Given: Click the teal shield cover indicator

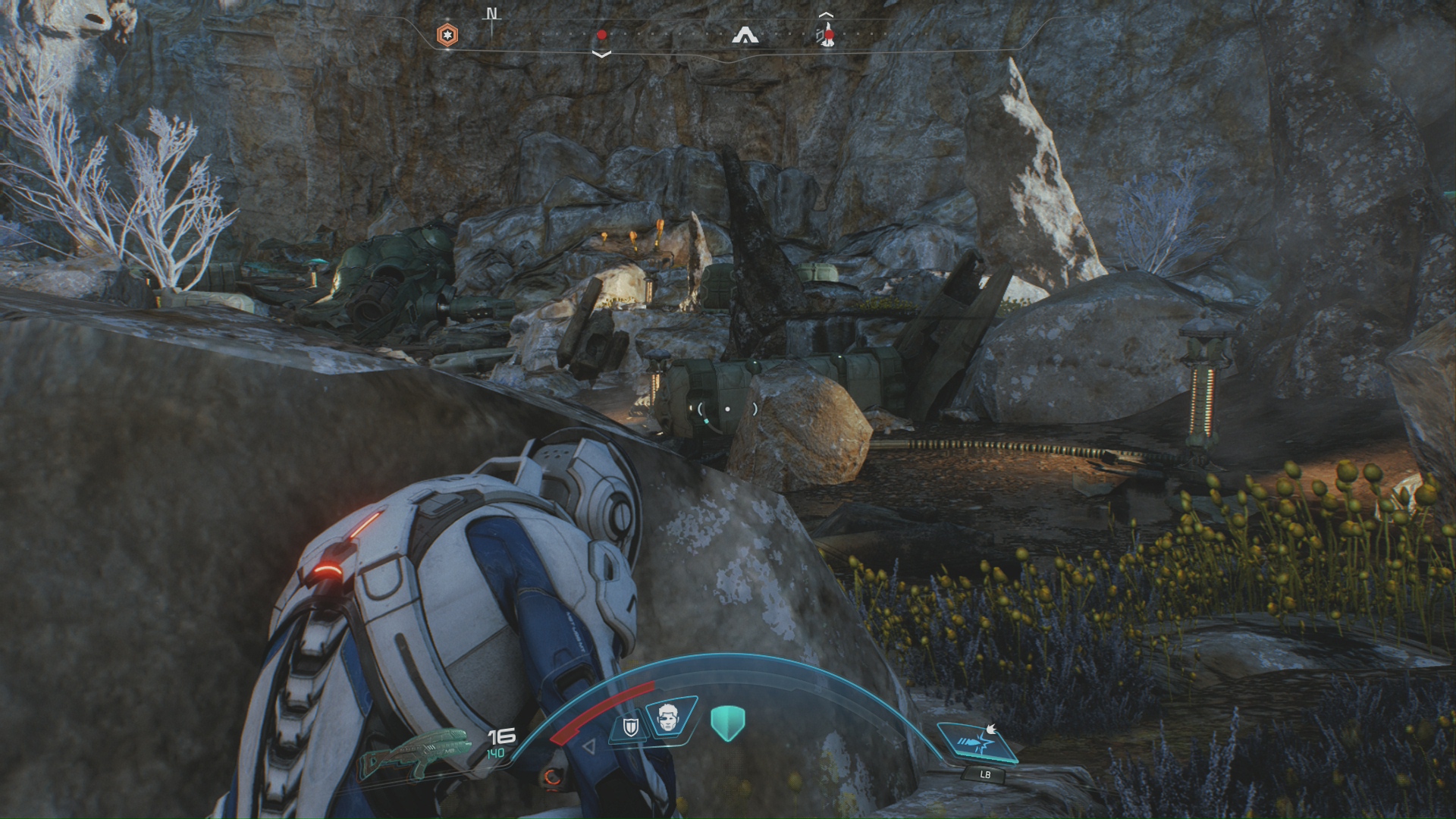Looking at the screenshot, I should click(x=728, y=721).
